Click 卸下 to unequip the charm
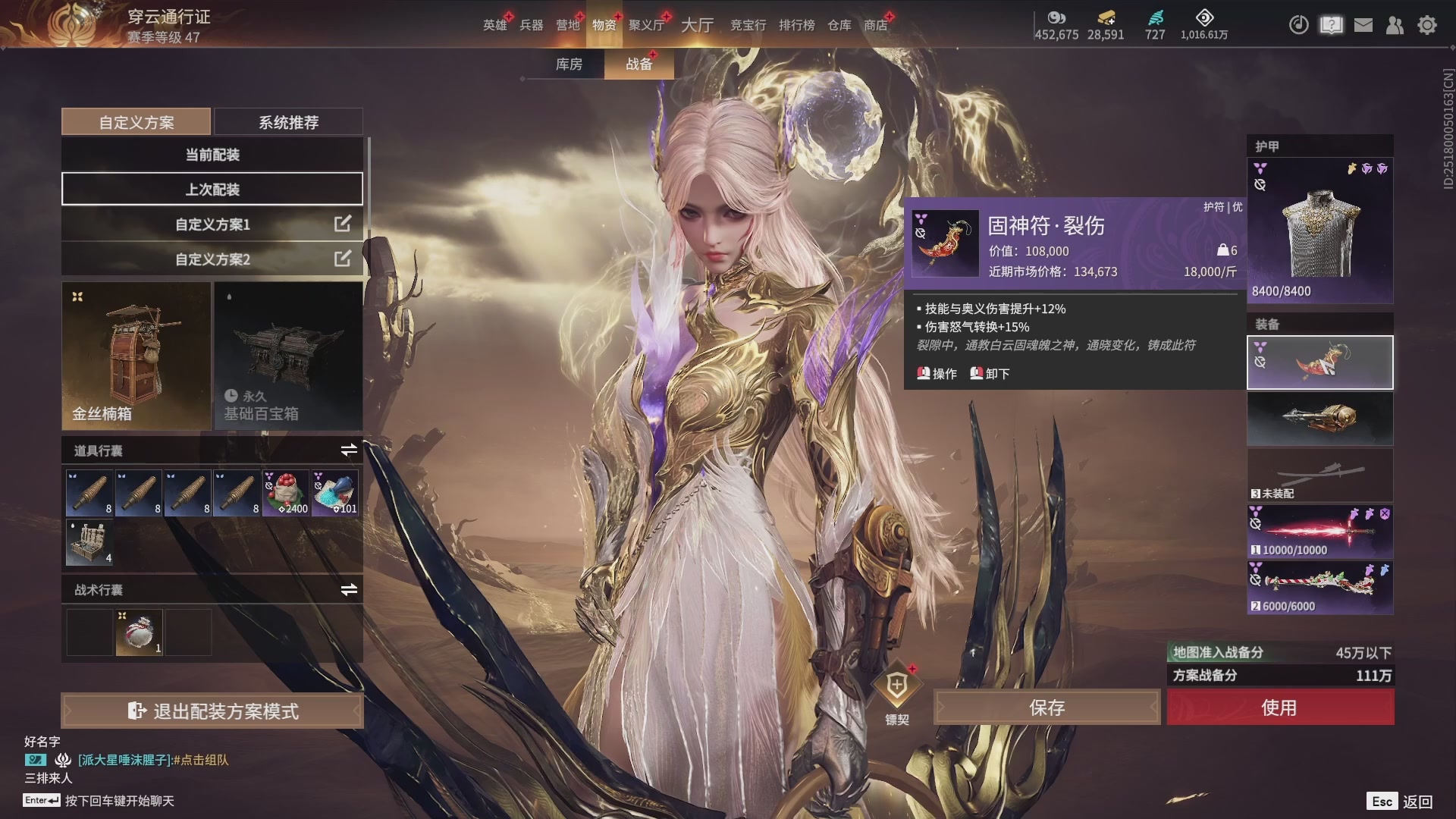 [990, 374]
